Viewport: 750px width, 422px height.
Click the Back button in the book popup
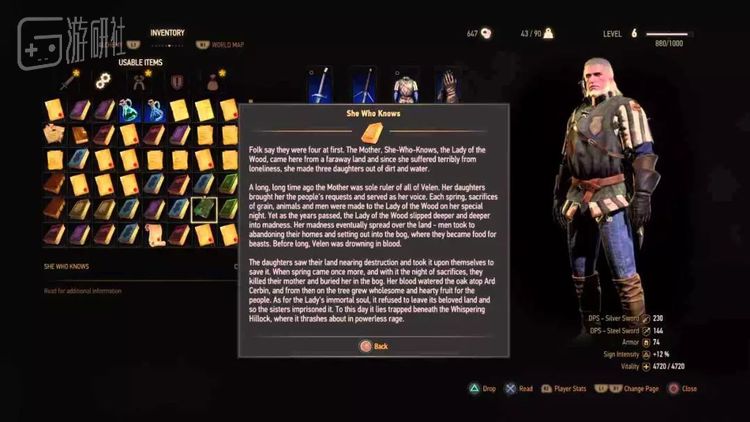click(373, 346)
